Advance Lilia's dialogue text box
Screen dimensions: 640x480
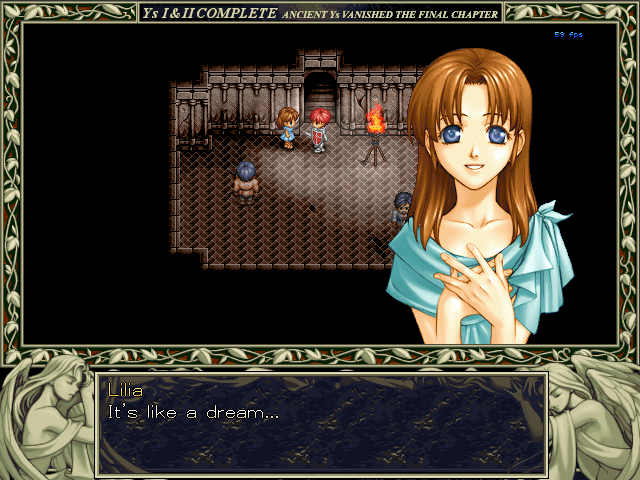point(321,423)
